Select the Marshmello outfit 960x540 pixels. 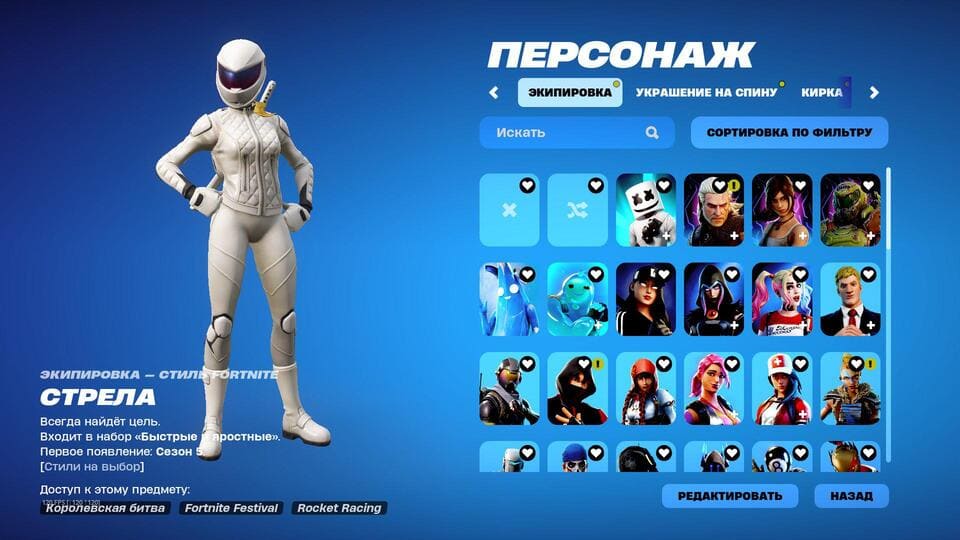[x=645, y=210]
